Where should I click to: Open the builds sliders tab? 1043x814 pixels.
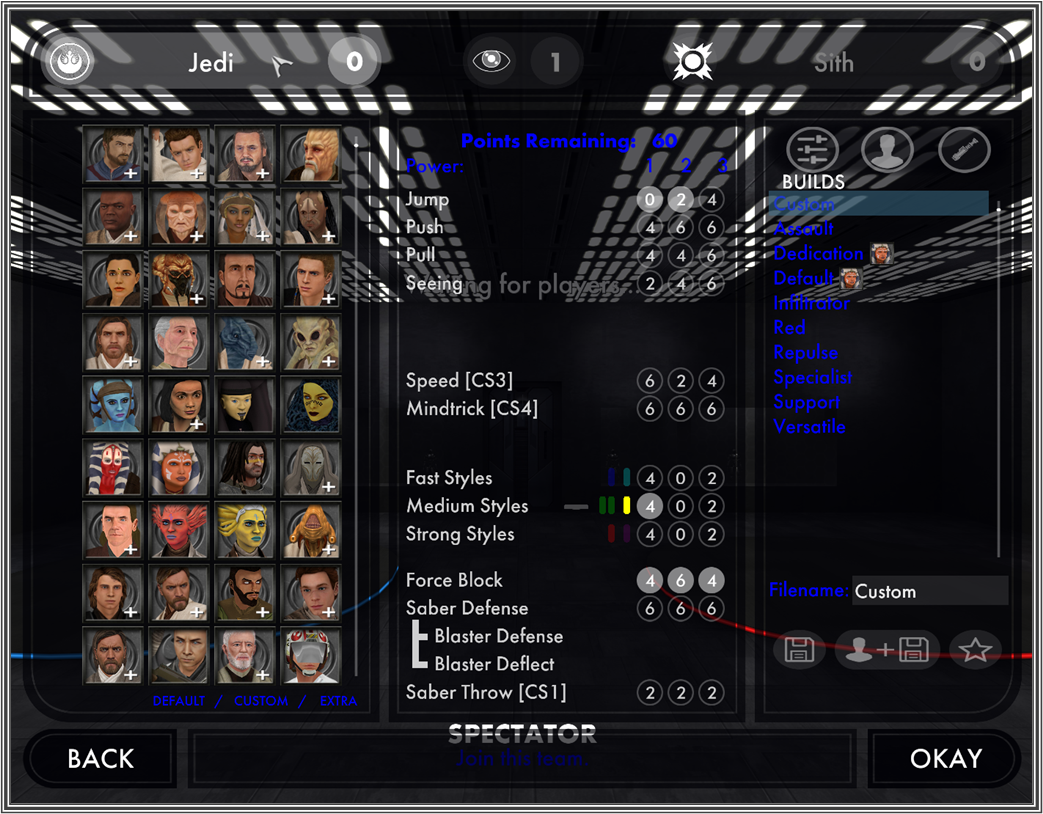[x=812, y=150]
